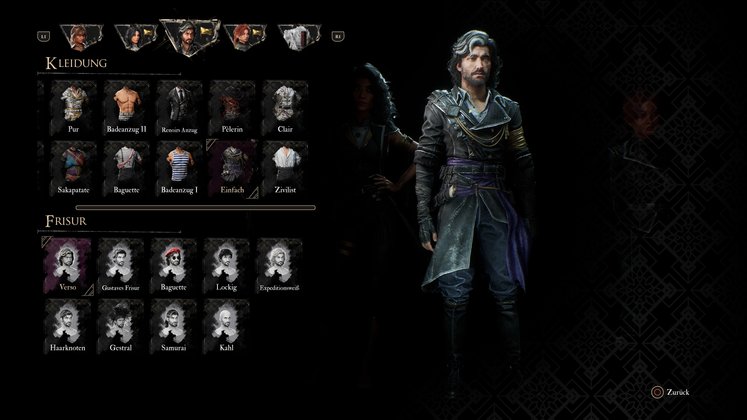
Task: Select the Gustaves Frisur hairstyle
Action: (x=122, y=262)
